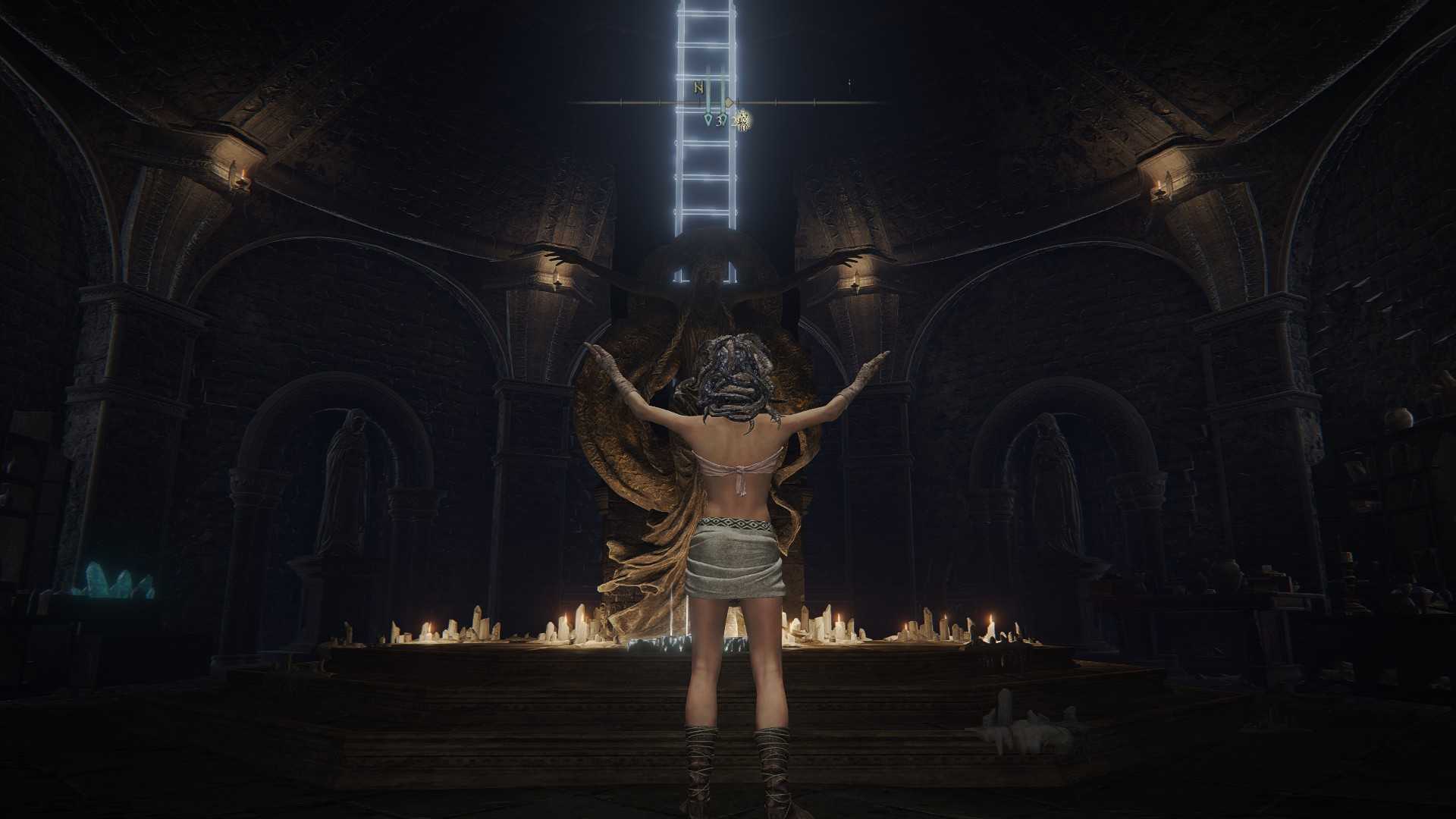
Task: Select the North marker on the compass
Action: point(698,88)
